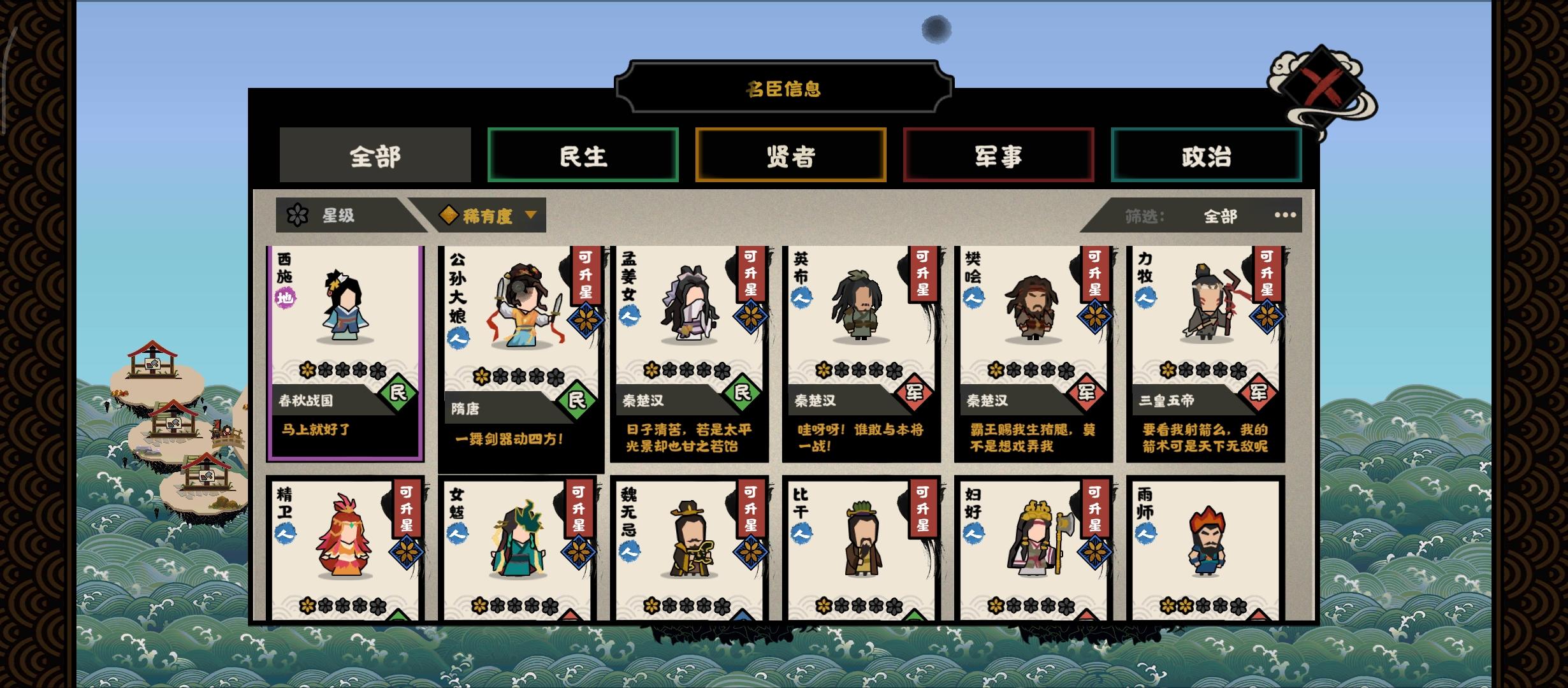1568x688 pixels.
Task: Toggle the 政治 category filter
Action: 1207,155
